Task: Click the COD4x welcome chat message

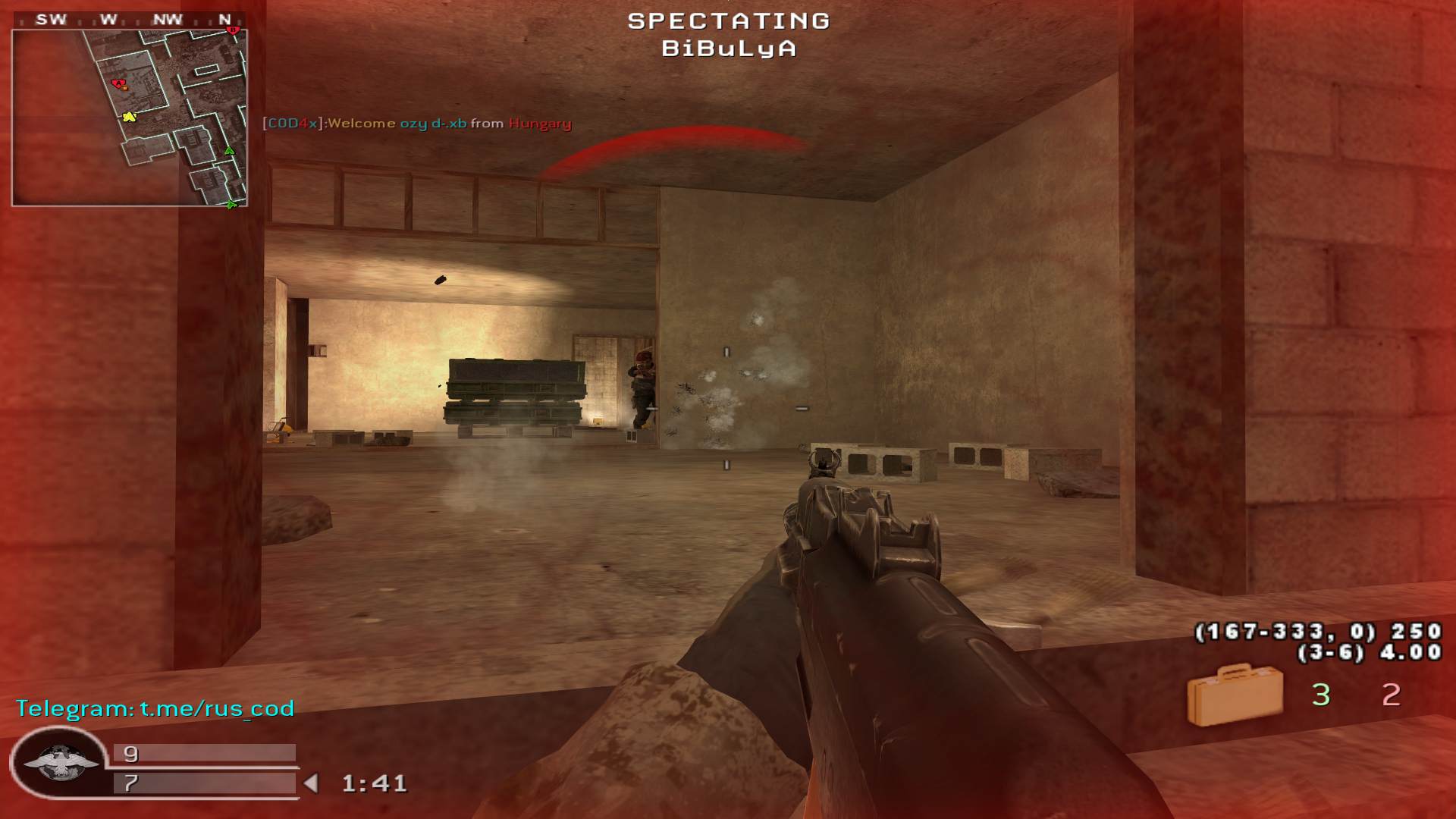Action: [417, 124]
